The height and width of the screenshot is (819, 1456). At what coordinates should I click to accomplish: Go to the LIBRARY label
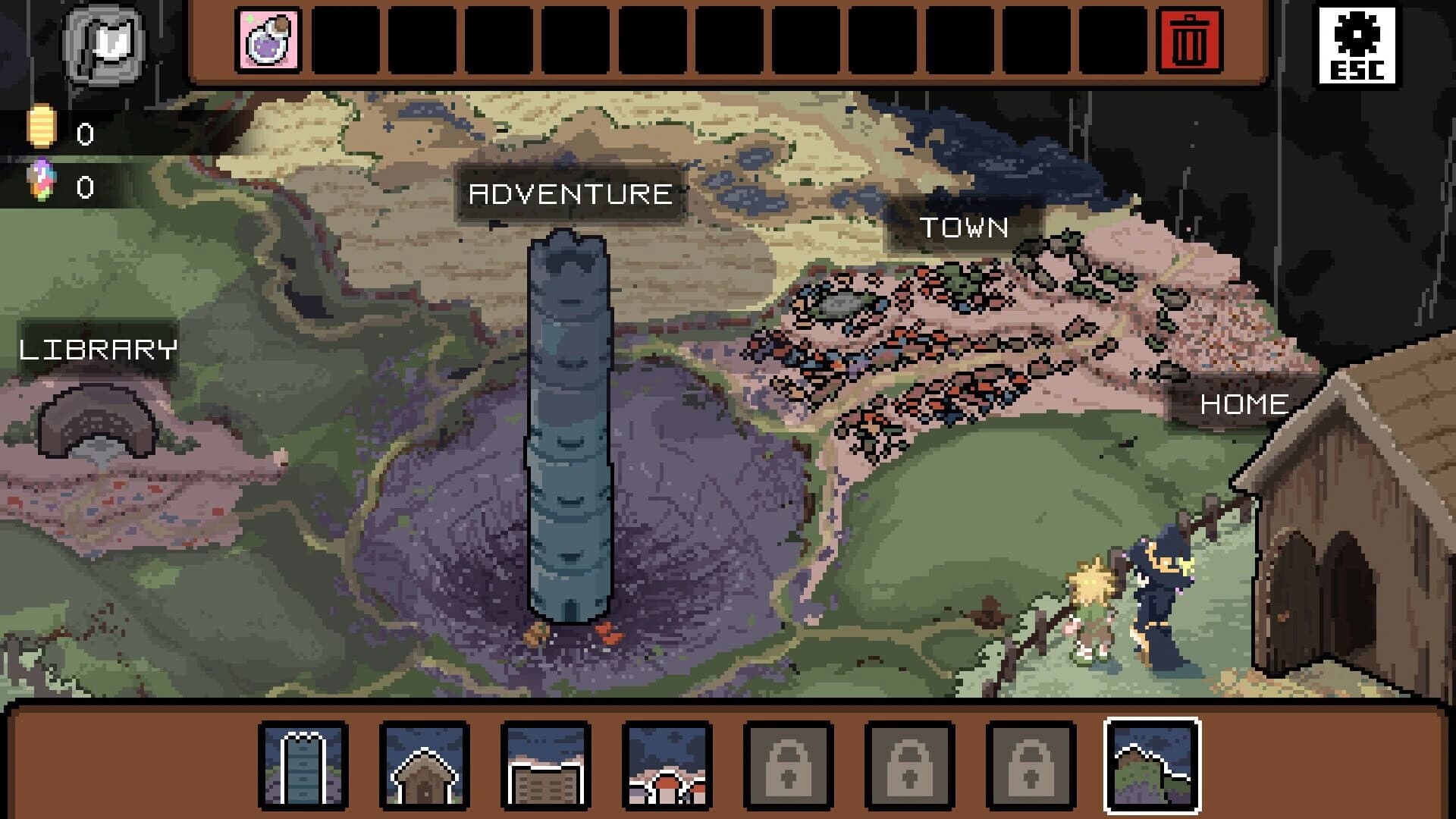tap(98, 349)
